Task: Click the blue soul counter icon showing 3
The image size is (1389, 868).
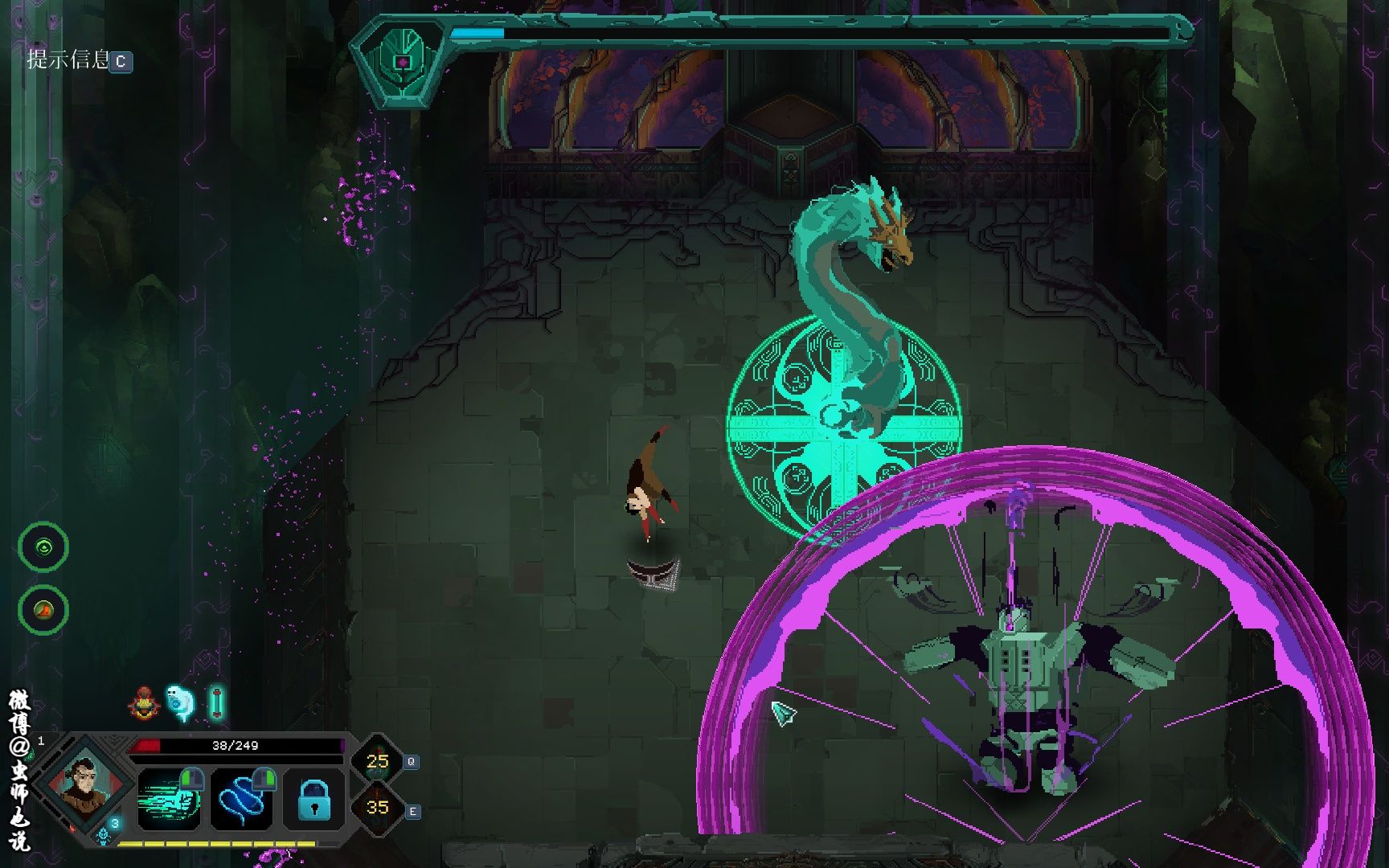Action: 109,831
